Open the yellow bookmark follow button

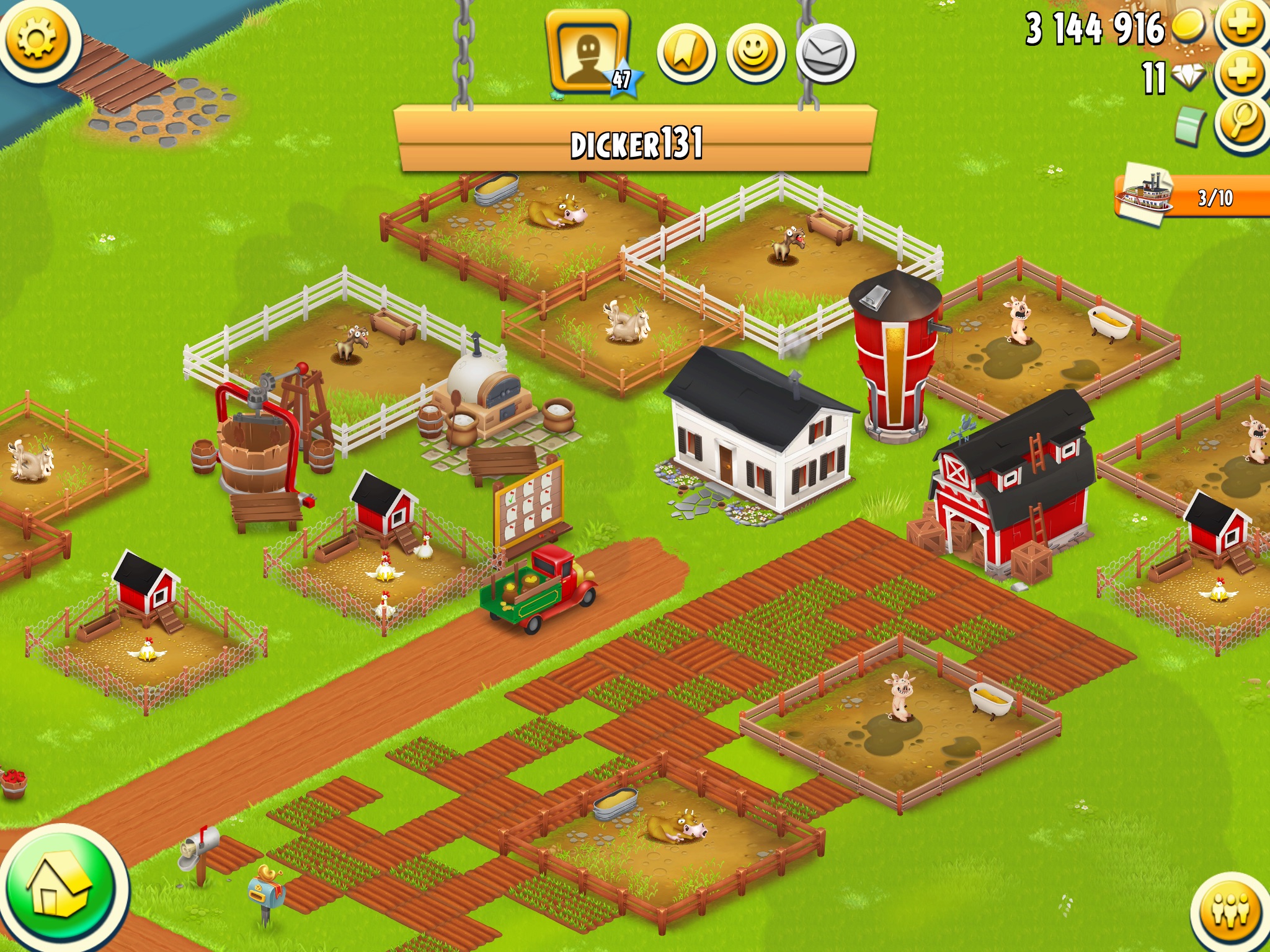pyautogui.click(x=686, y=53)
